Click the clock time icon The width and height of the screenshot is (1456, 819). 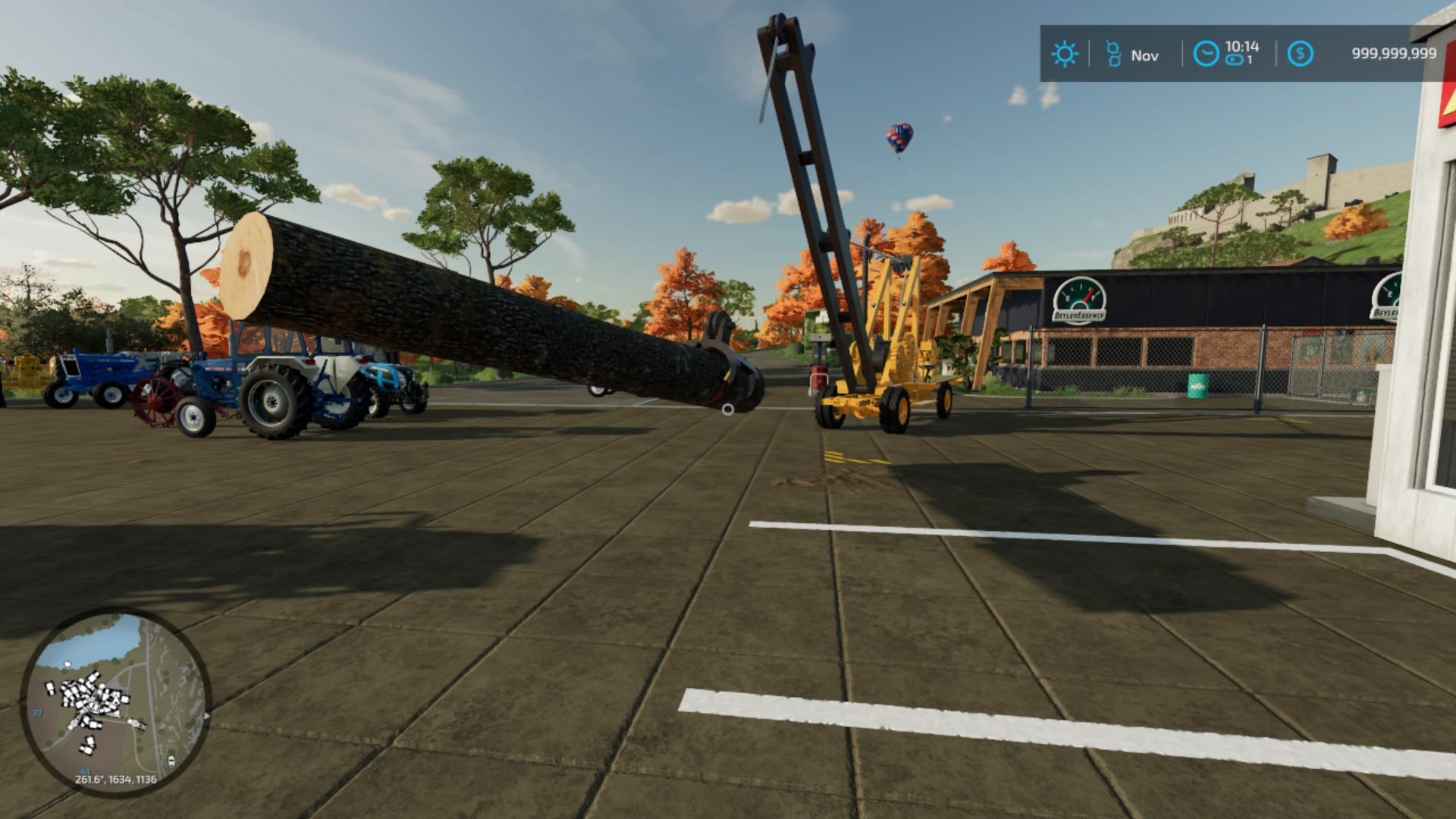pos(1206,54)
